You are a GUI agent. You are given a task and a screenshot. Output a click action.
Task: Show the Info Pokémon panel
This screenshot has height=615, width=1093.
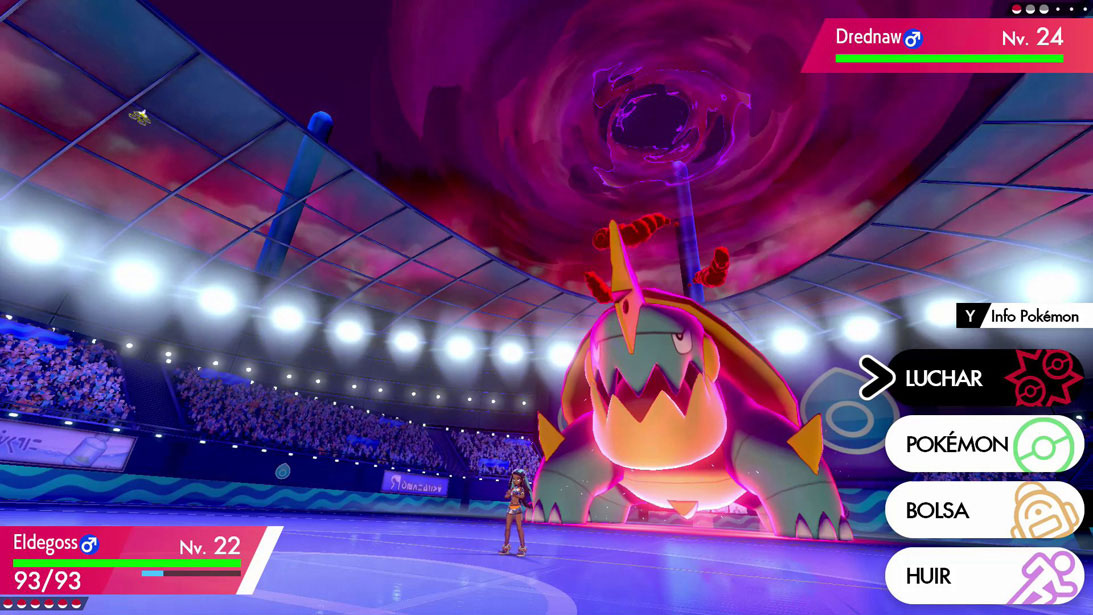(x=1024, y=316)
